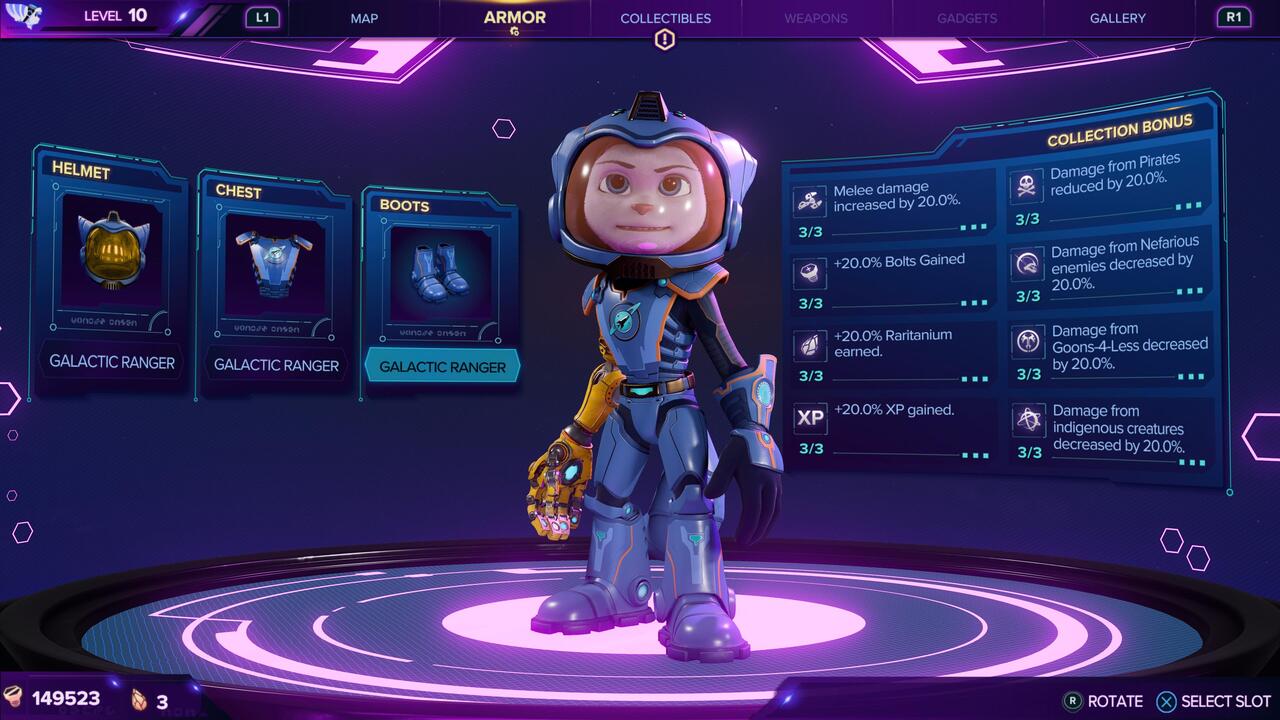
Task: Select the XP gained bonus icon
Action: (809, 418)
